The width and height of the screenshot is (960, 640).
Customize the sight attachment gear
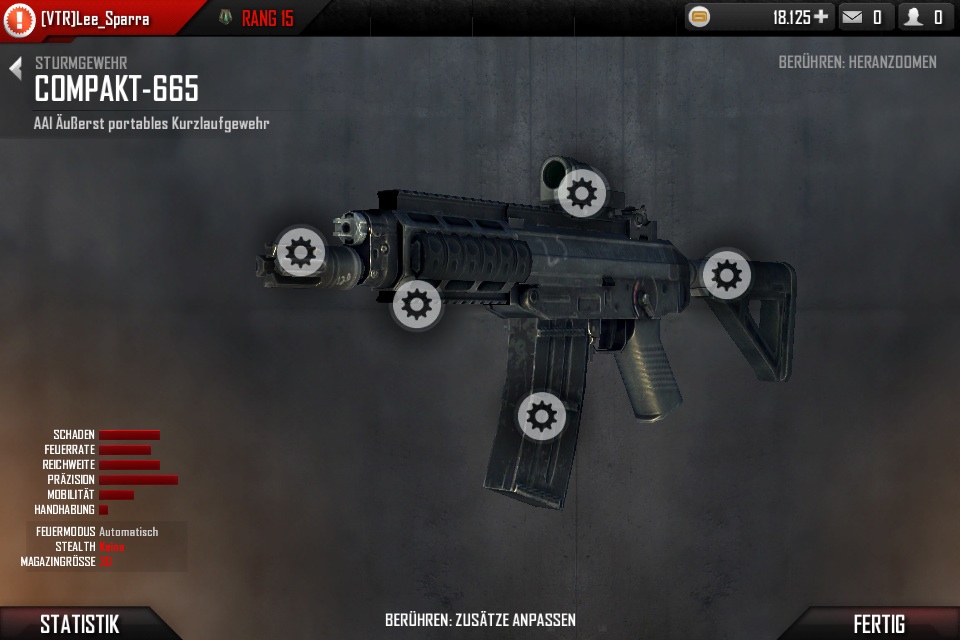(x=582, y=192)
